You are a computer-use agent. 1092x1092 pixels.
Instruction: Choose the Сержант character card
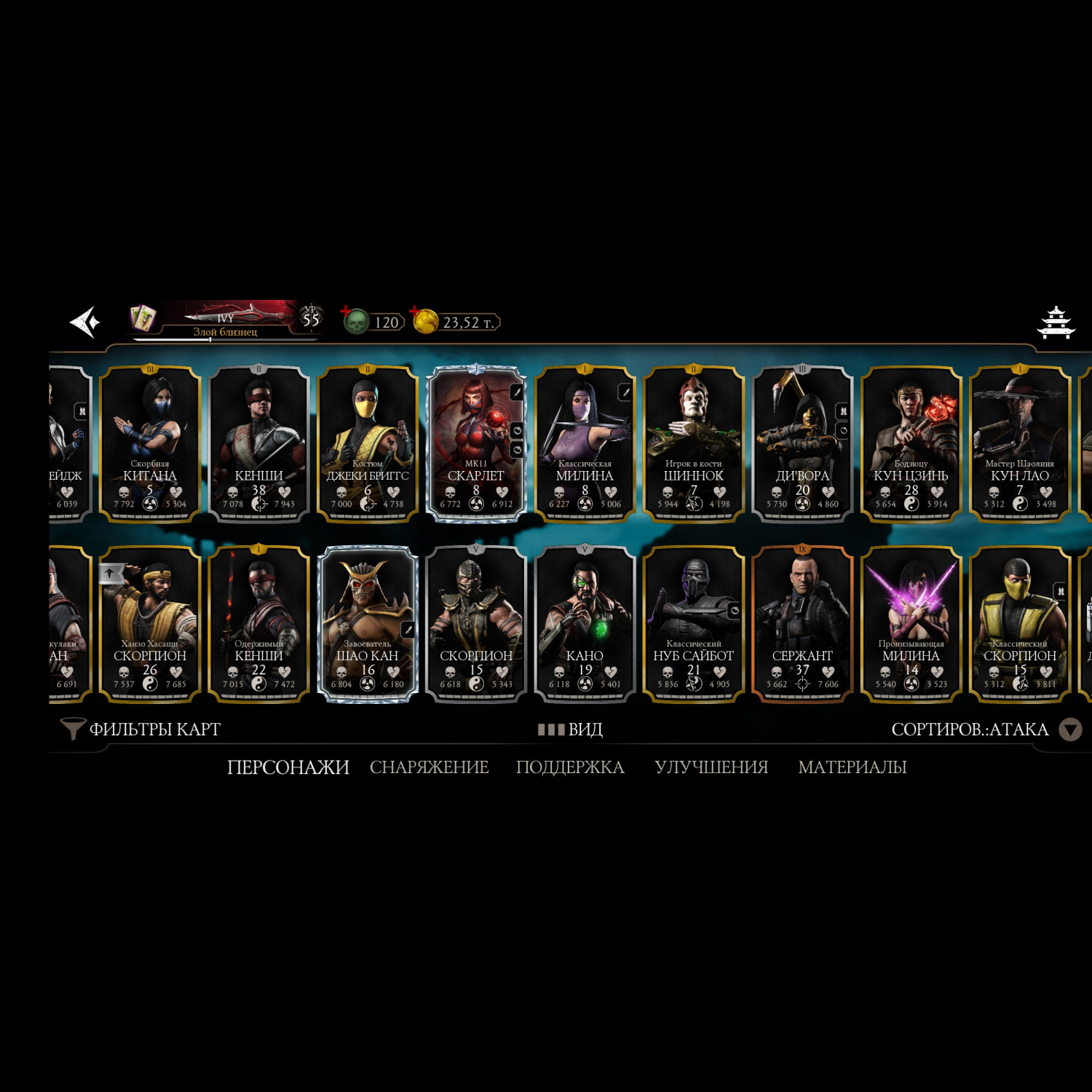tap(802, 624)
